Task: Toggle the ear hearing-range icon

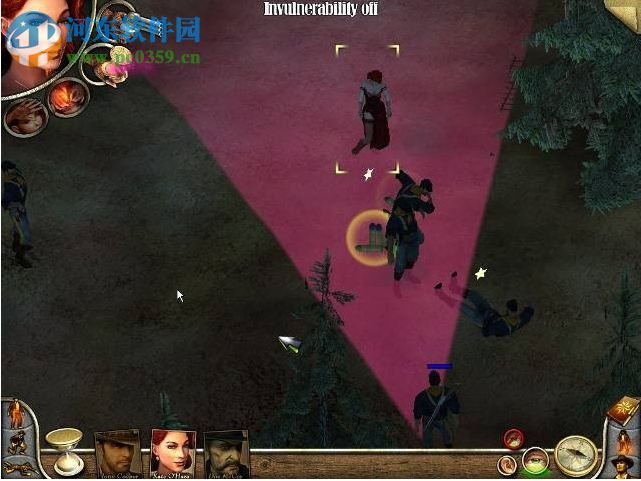Action: click(x=508, y=464)
